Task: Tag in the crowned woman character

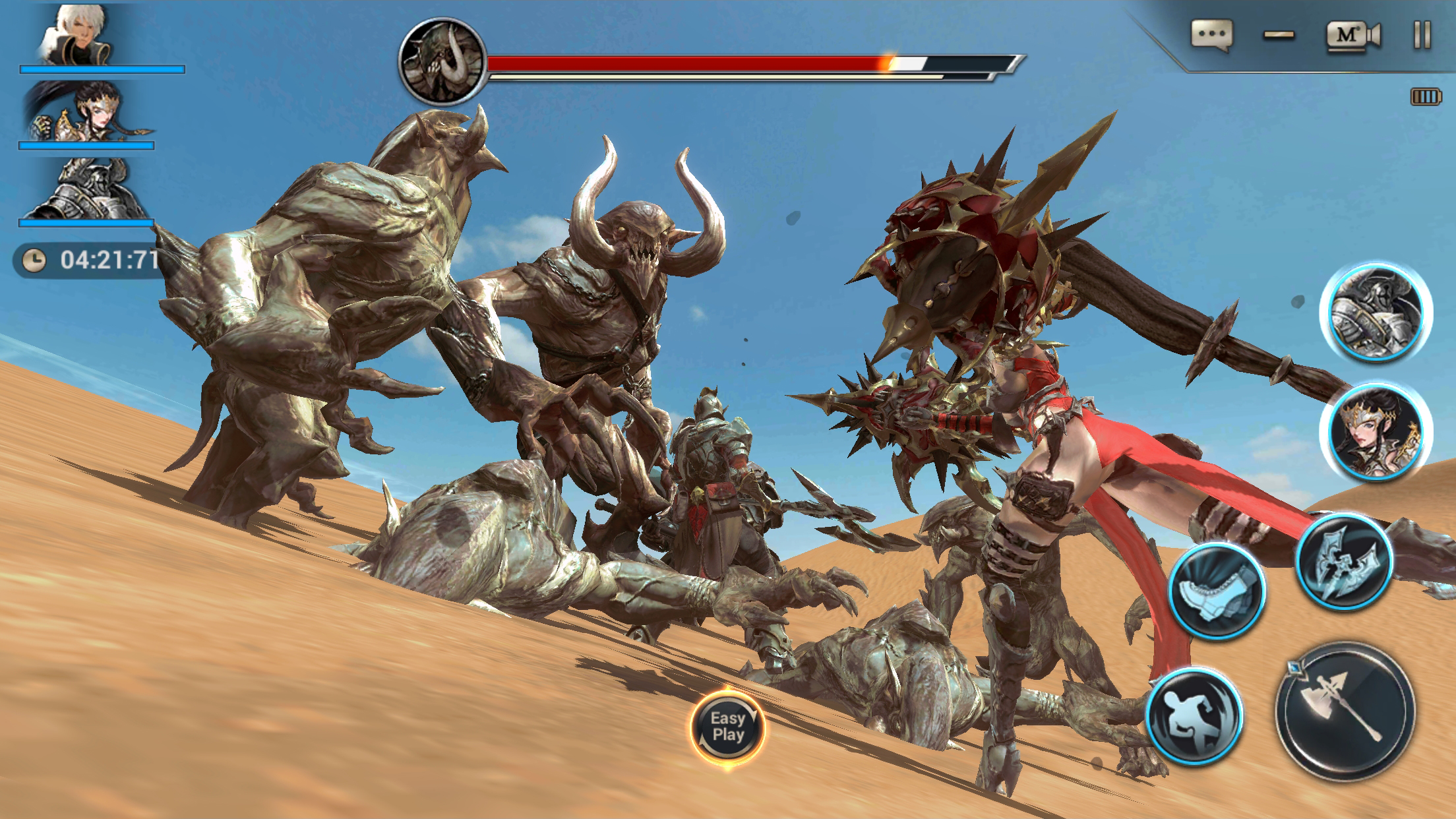Action: click(1376, 433)
